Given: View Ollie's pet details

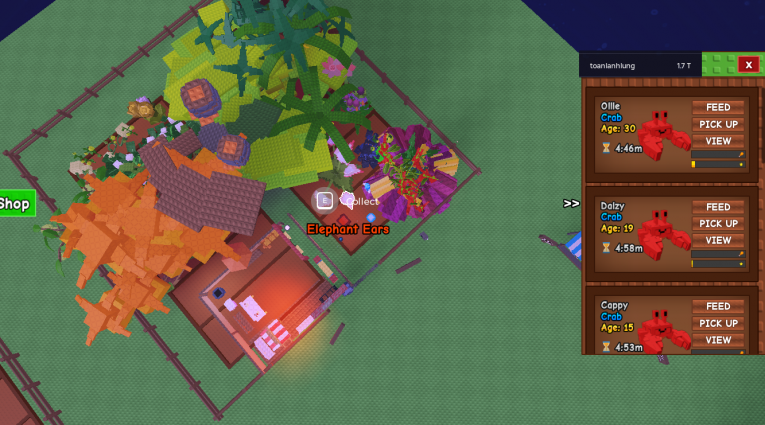Looking at the screenshot, I should point(718,141).
